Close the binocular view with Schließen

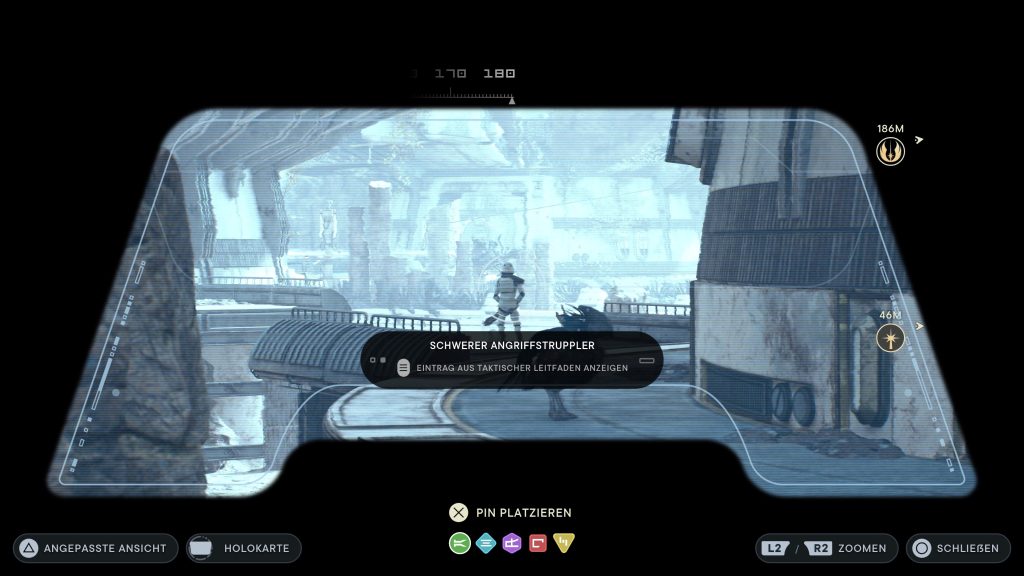[x=955, y=548]
